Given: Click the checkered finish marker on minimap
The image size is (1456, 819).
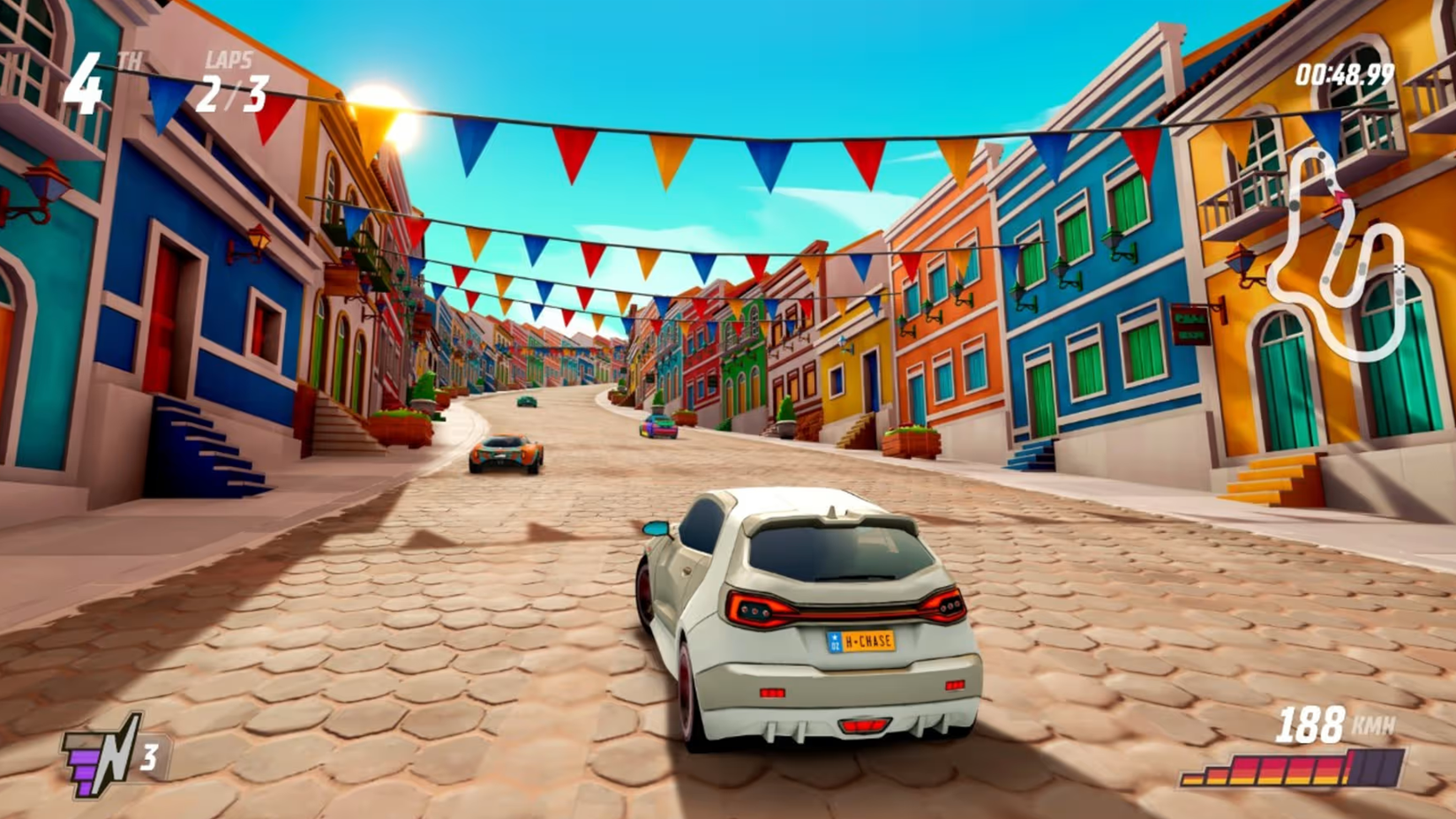Looking at the screenshot, I should pos(1400,268).
